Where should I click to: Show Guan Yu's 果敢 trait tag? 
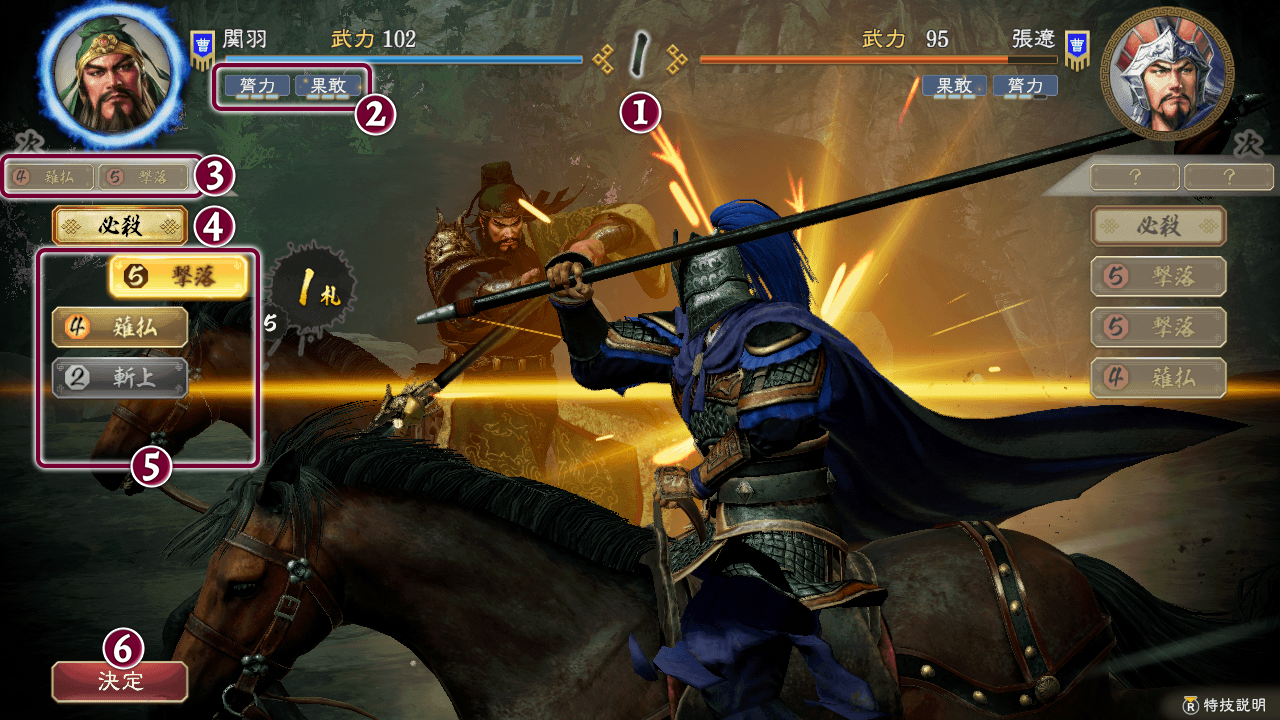(328, 86)
